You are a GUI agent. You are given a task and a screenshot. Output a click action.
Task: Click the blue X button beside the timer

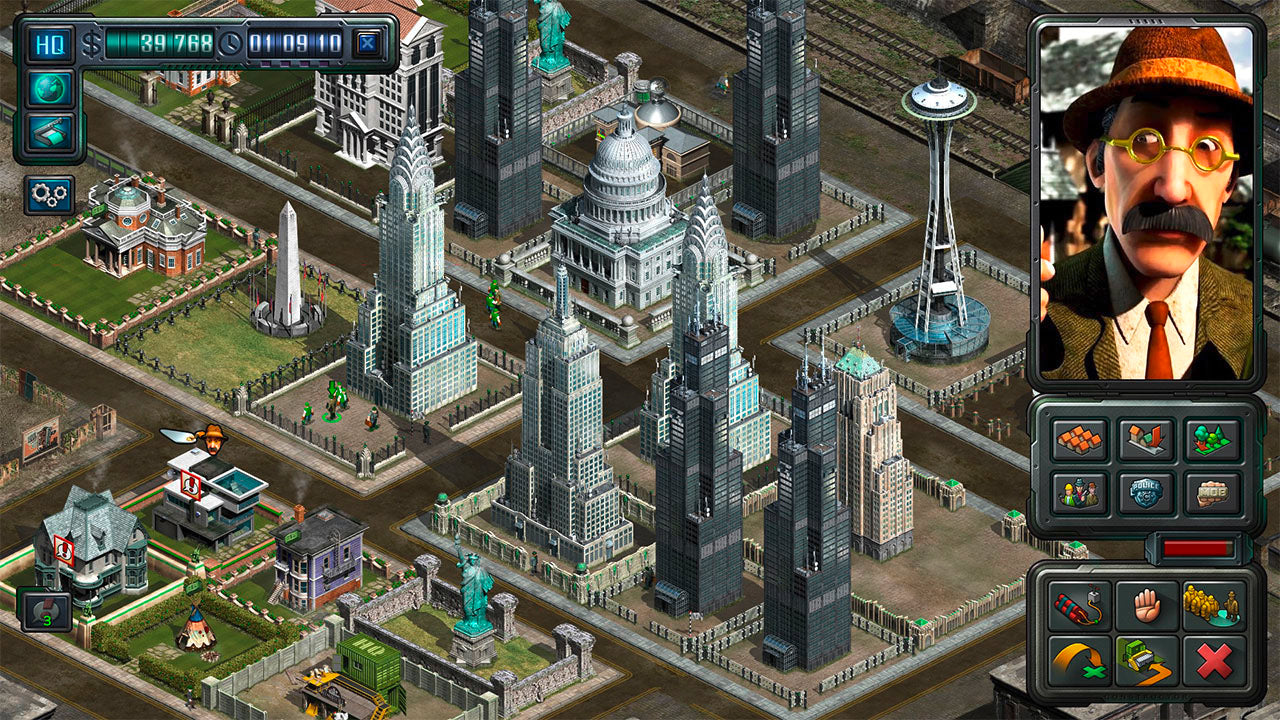point(367,44)
